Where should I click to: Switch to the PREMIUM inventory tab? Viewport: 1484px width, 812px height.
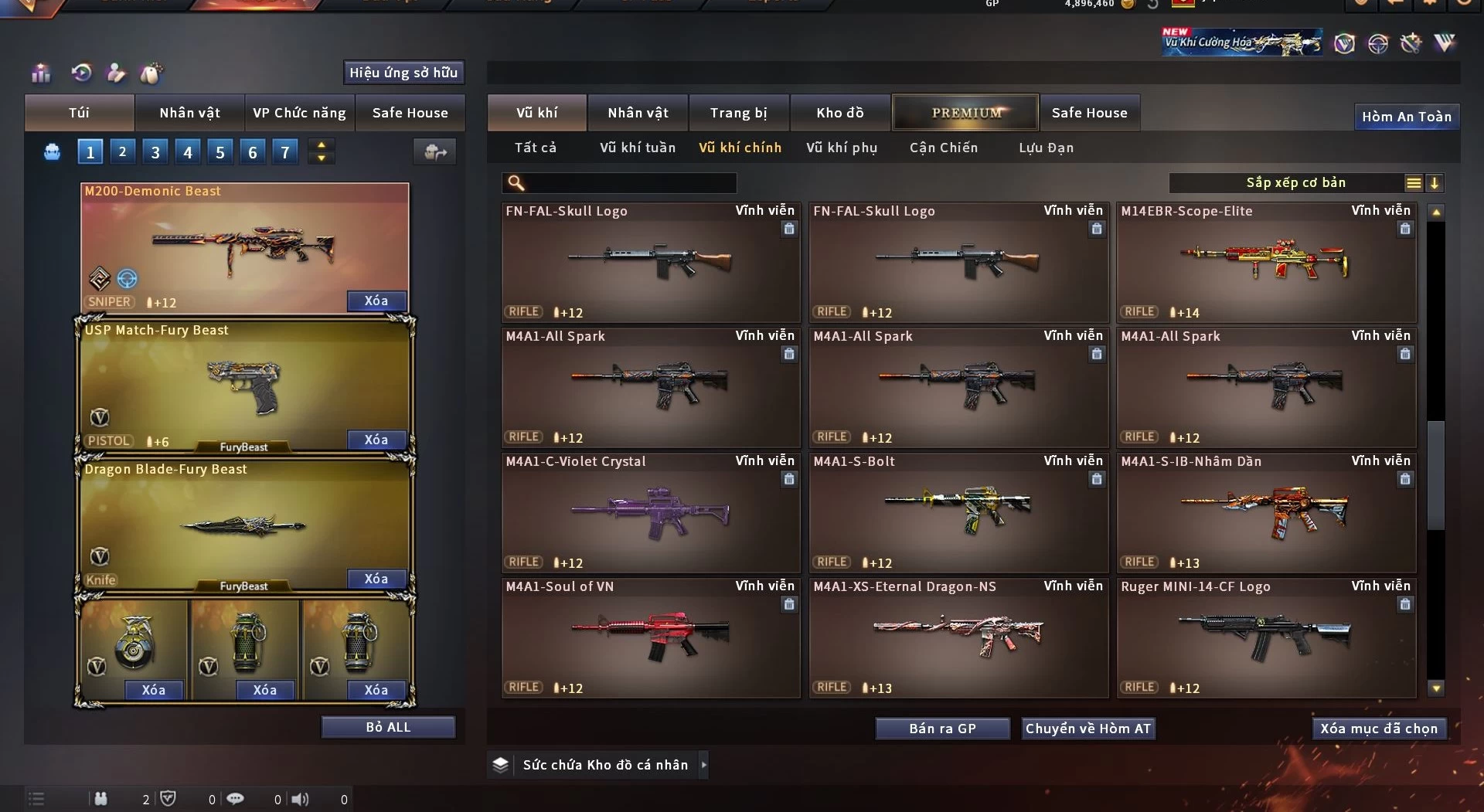(965, 113)
